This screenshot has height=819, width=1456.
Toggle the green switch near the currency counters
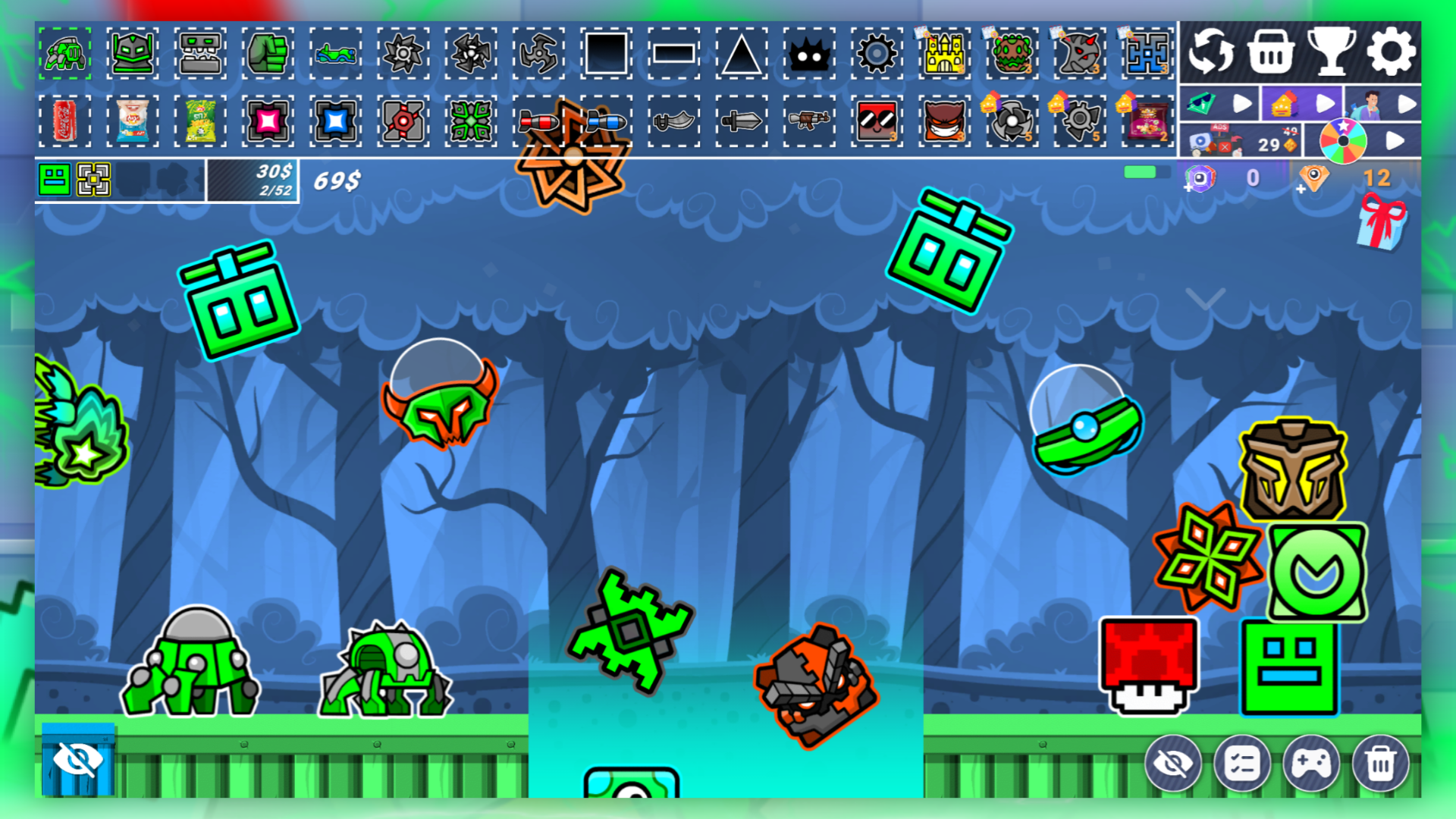[1141, 173]
